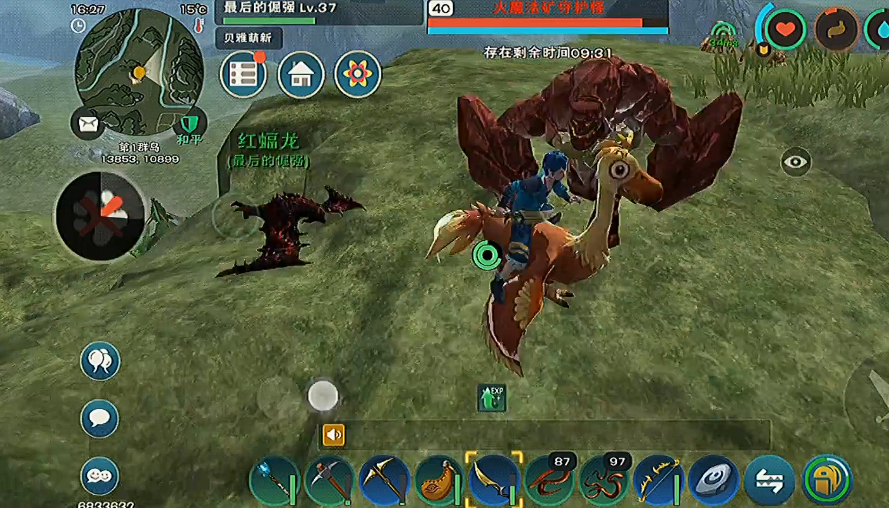Image resolution: width=889 pixels, height=508 pixels.
Task: Open the chat speech bubble
Action: point(100,417)
